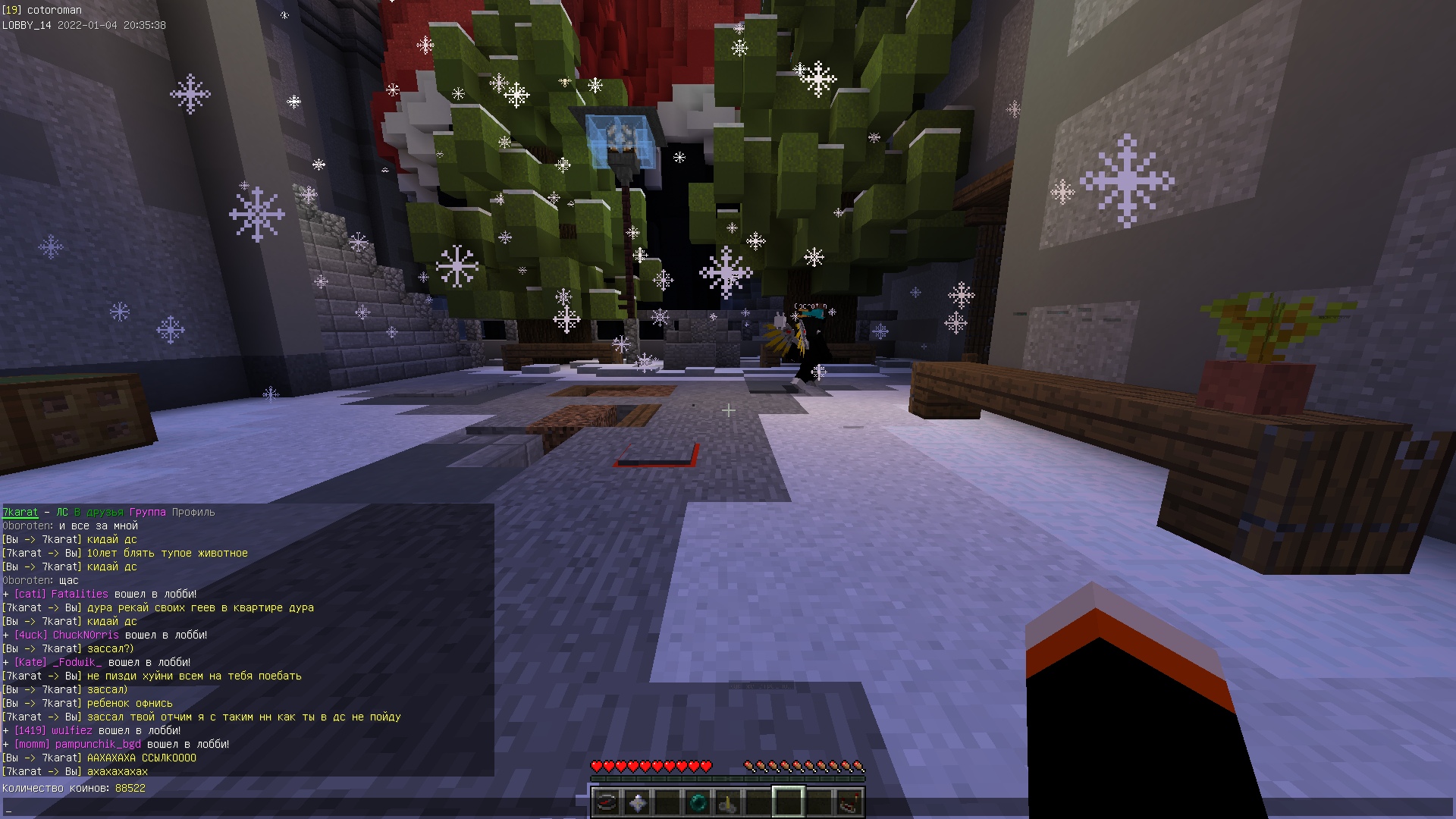Click the coin balance 88522
Image resolution: width=1456 pixels, height=819 pixels.
tap(129, 787)
